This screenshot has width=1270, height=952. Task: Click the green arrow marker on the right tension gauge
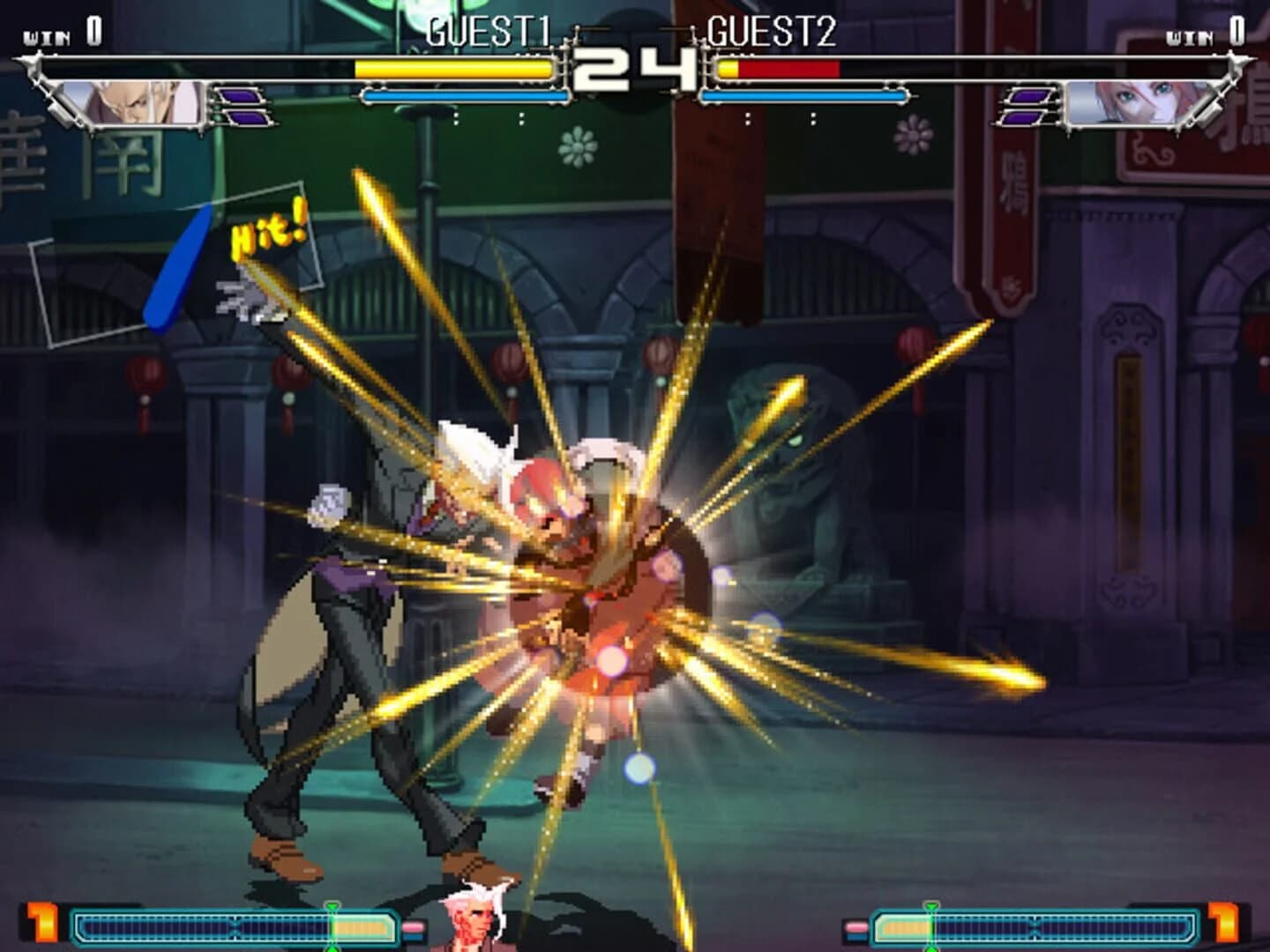coord(933,908)
